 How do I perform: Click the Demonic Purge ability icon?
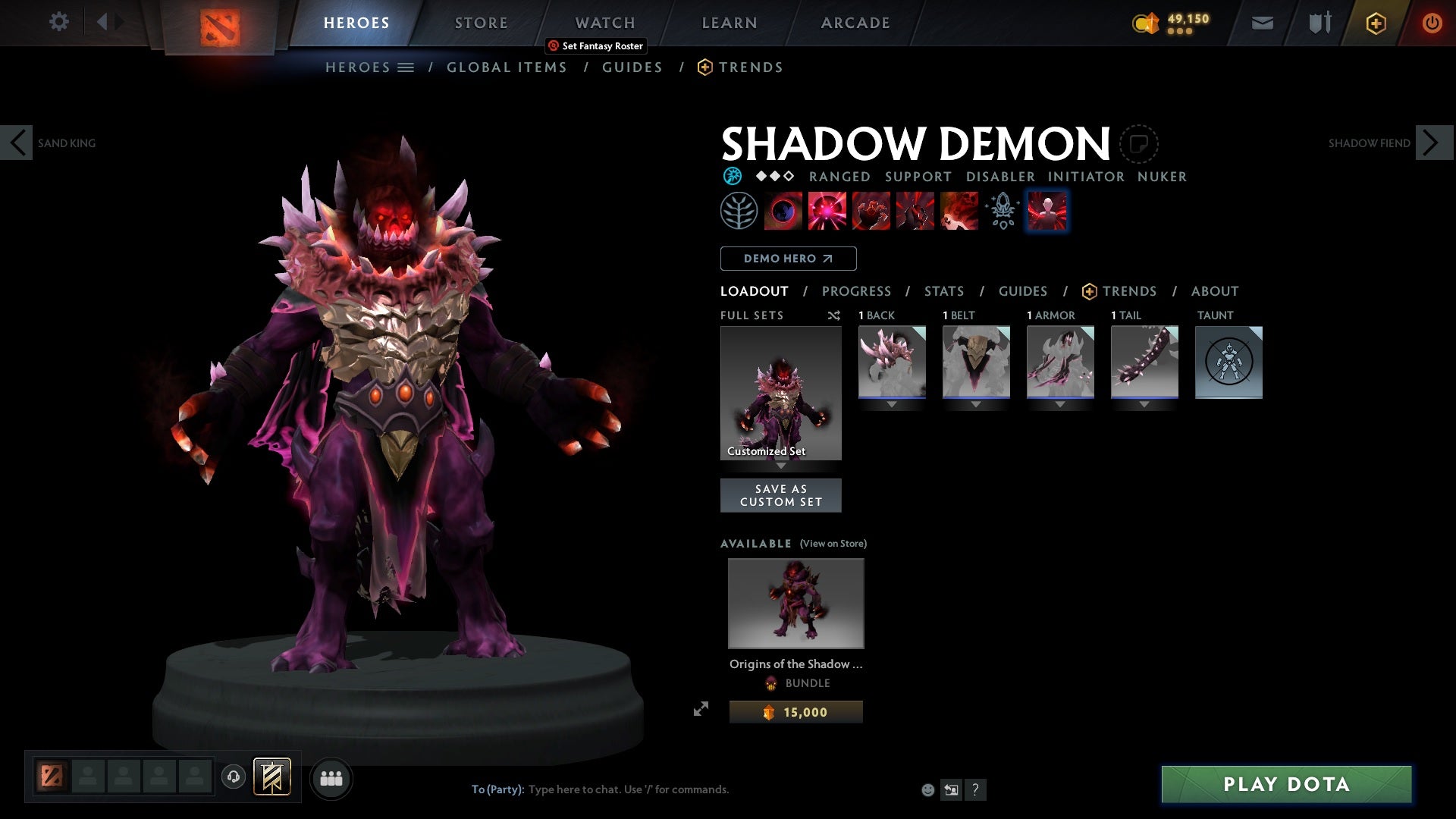[x=960, y=210]
